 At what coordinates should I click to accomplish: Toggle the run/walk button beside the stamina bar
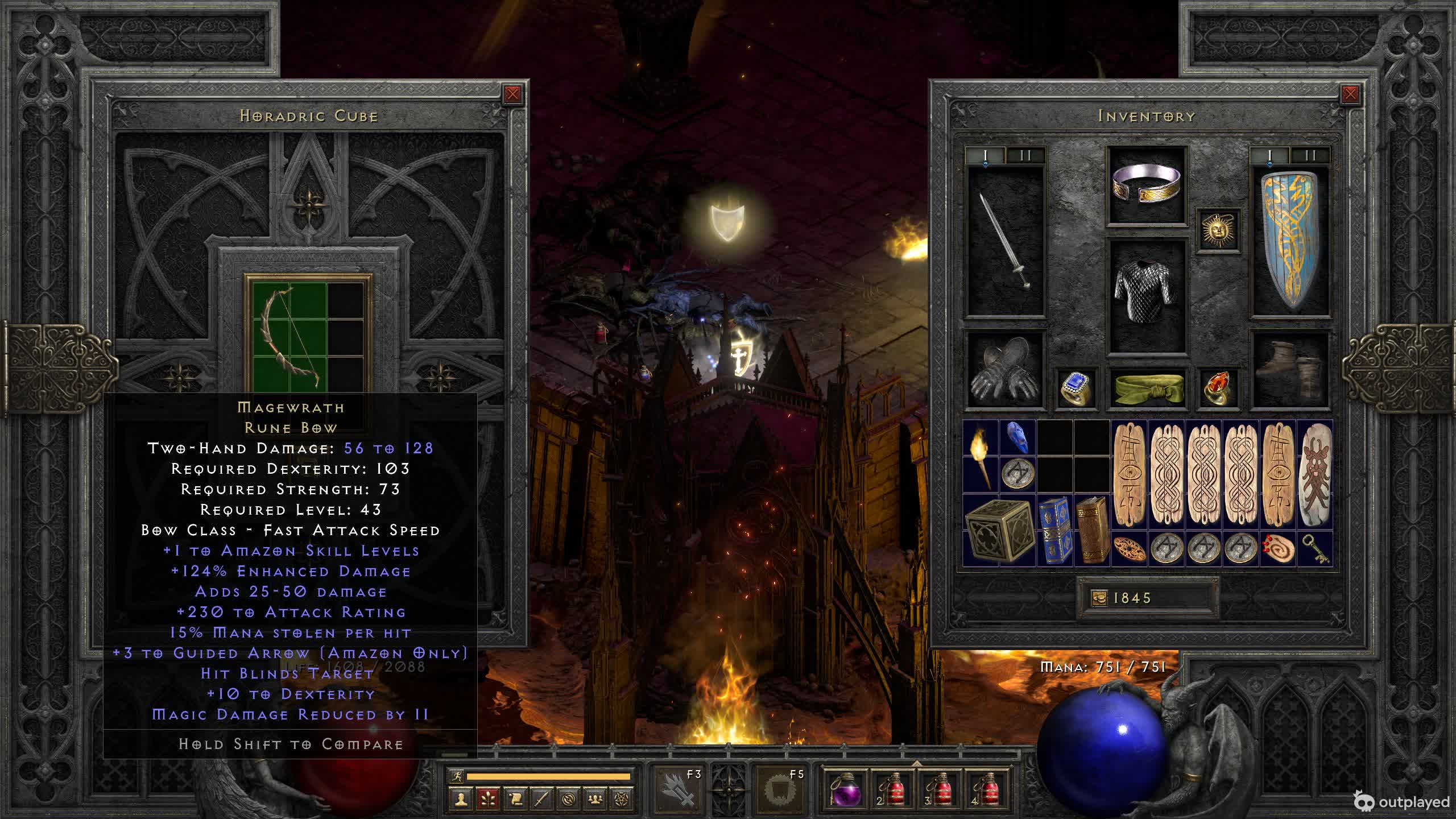(x=457, y=776)
